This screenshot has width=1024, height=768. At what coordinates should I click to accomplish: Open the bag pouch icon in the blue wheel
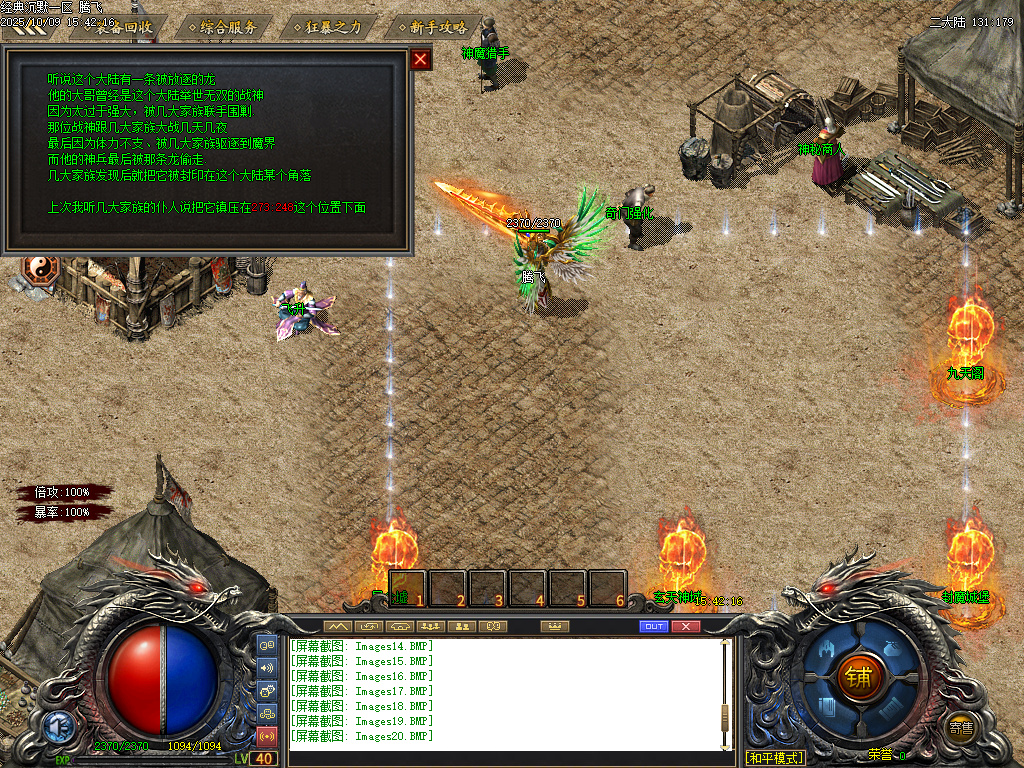point(893,648)
